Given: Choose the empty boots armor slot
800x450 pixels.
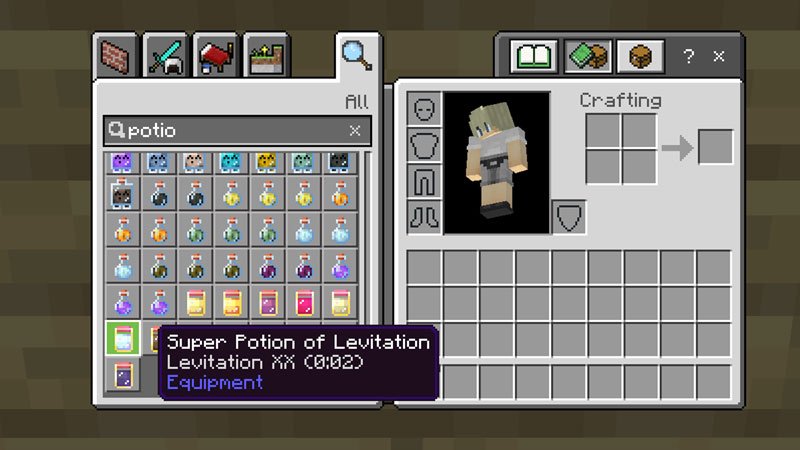Looking at the screenshot, I should (x=424, y=216).
